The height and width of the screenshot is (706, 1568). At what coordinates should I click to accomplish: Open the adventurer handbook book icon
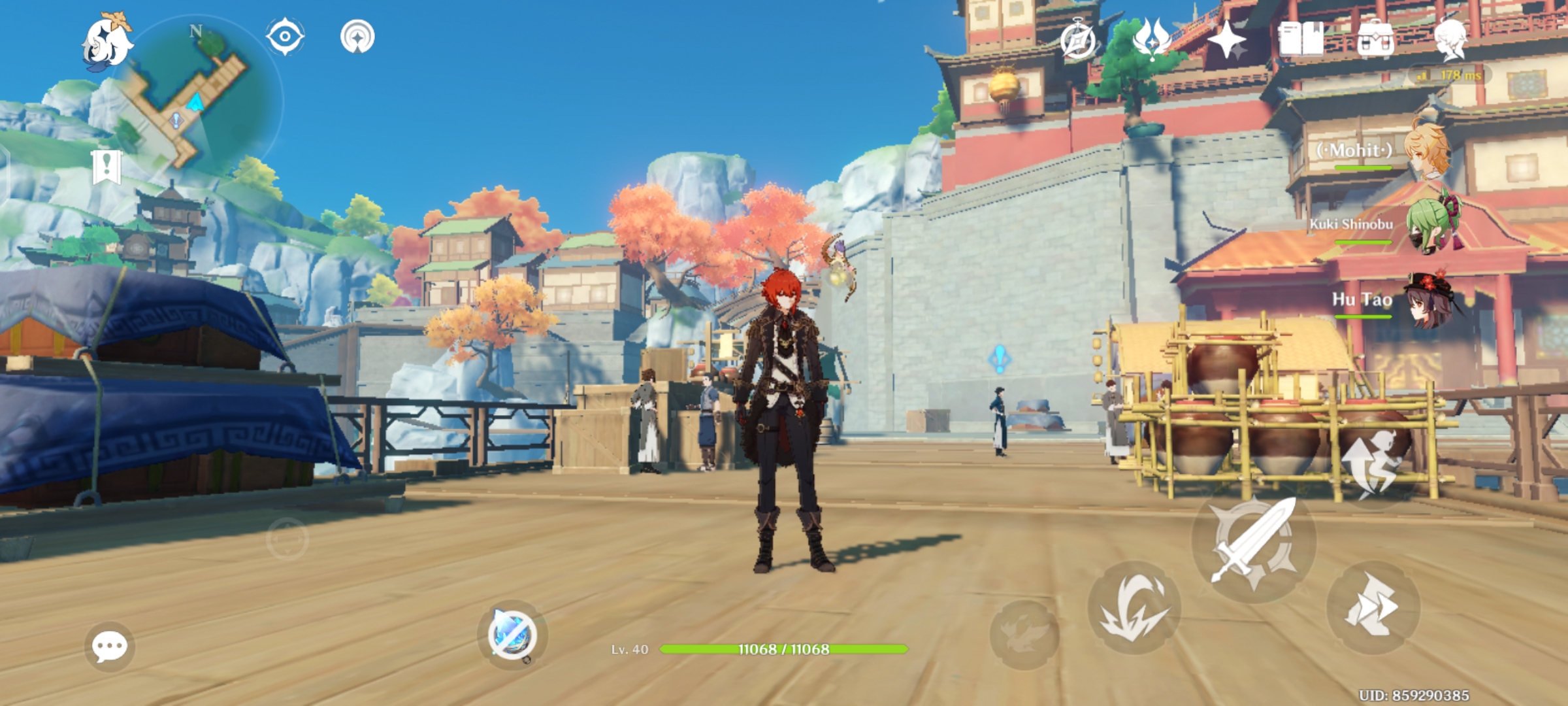pos(1301,39)
